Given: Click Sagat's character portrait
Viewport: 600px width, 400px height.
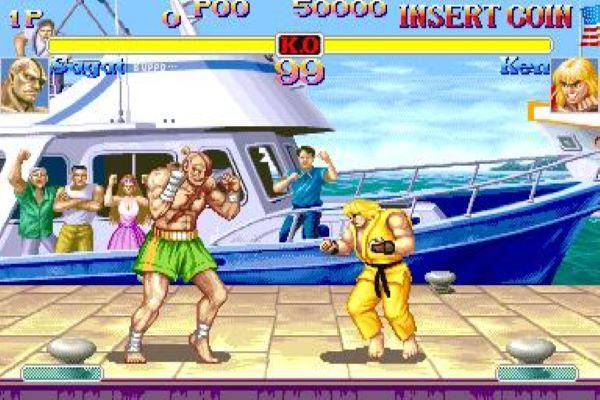Looking at the screenshot, I should pyautogui.click(x=24, y=85).
